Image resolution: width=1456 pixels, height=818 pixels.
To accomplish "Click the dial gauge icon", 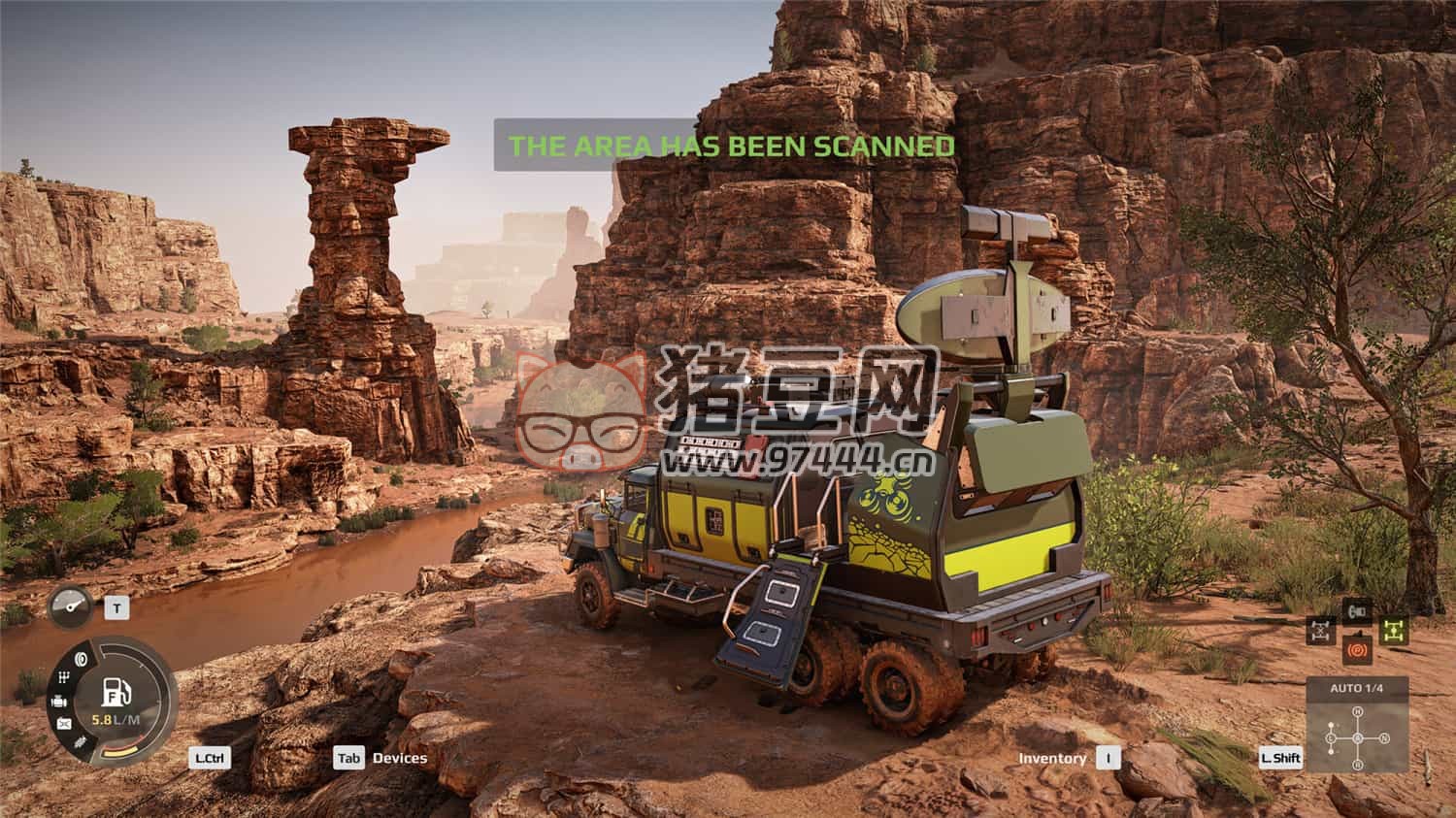I will pyautogui.click(x=71, y=607).
